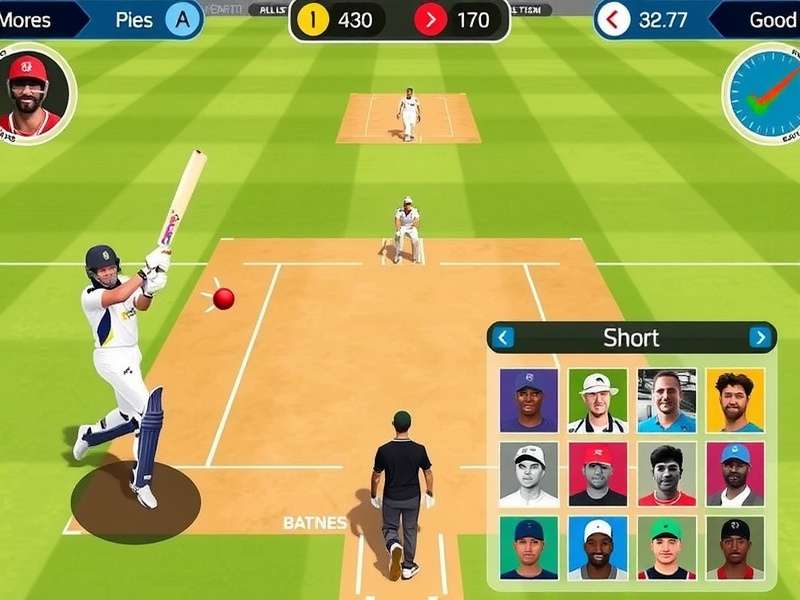Select black-cap player in bottom row

point(734,548)
